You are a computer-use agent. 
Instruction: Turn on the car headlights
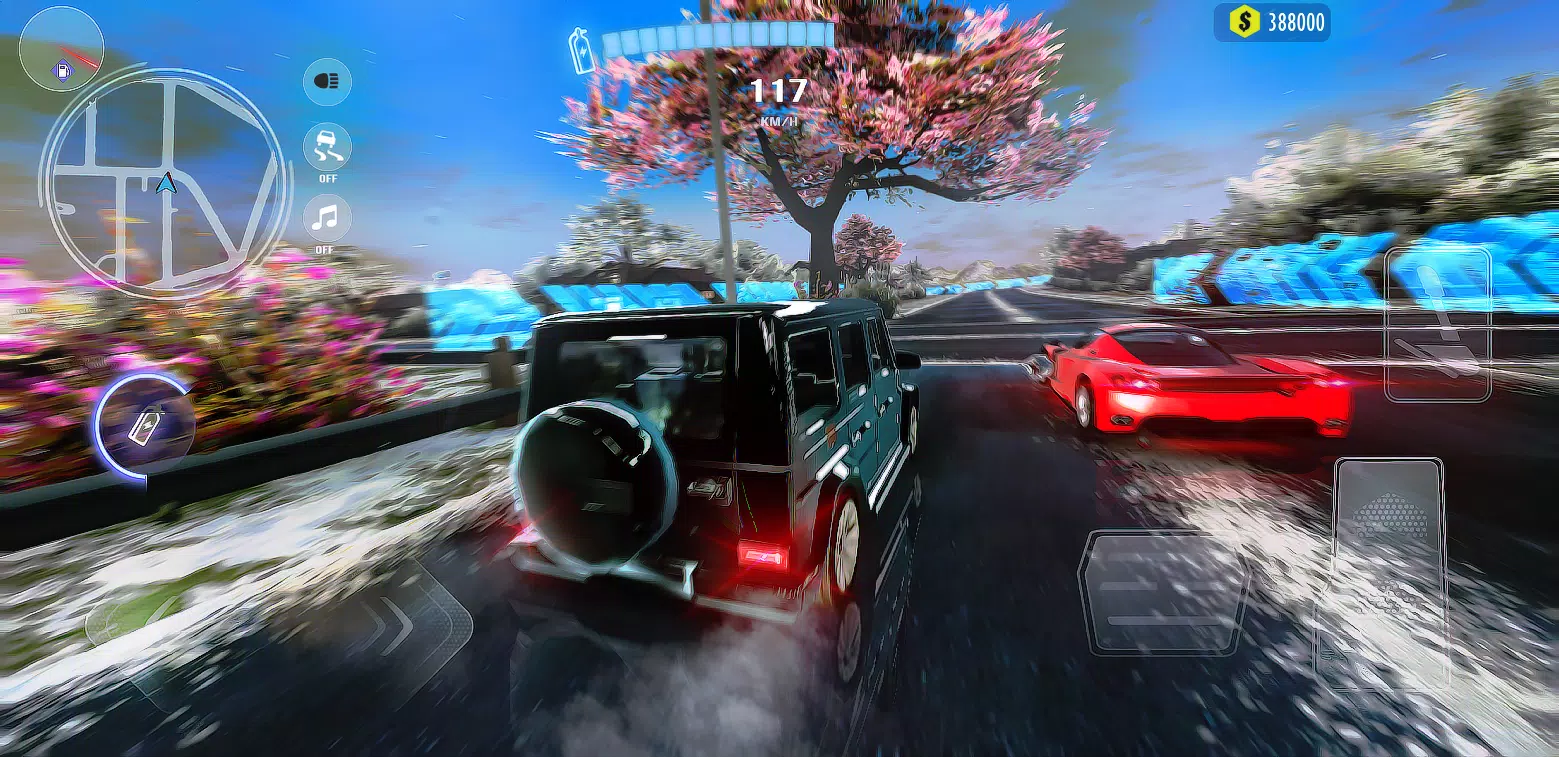[326, 82]
